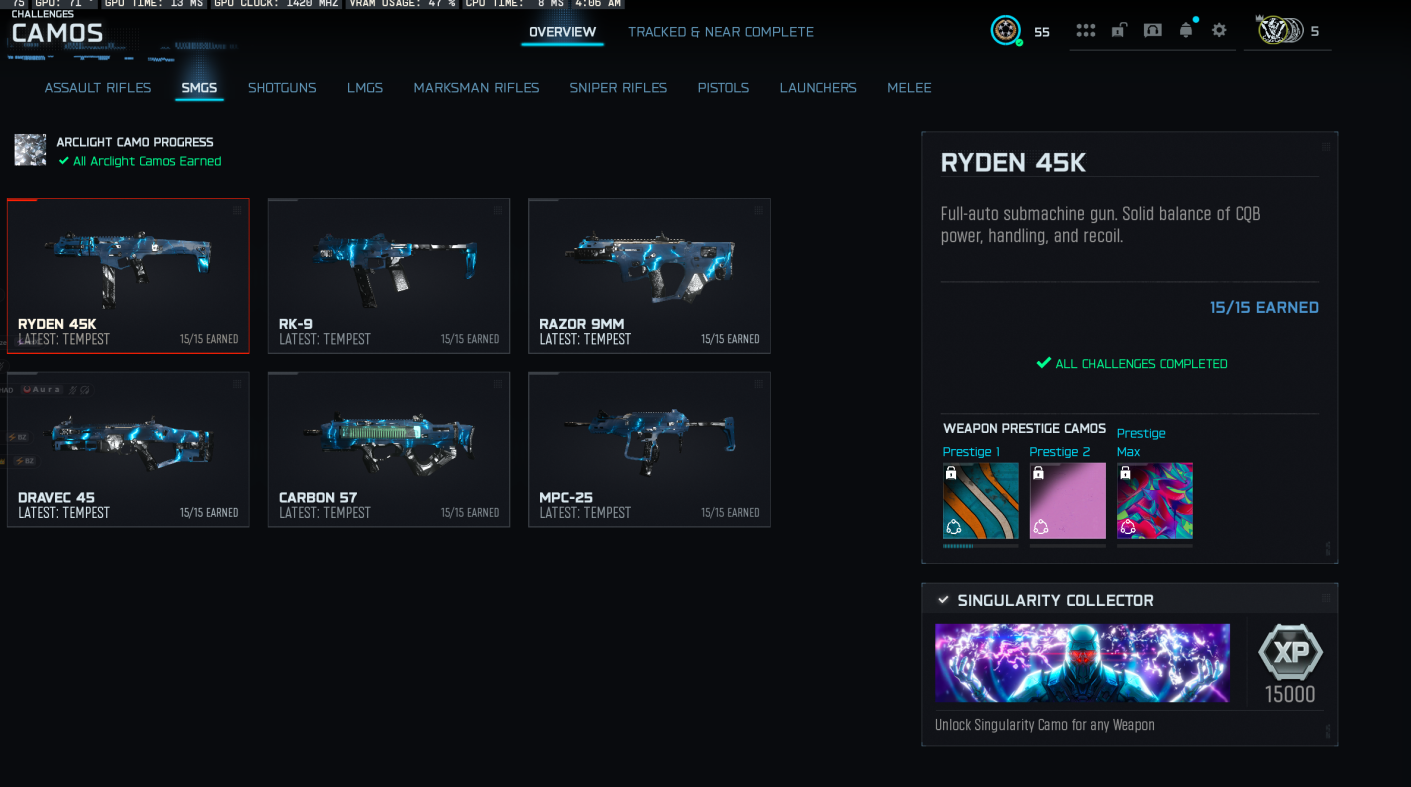Click the lockbox icon next to the grid
The width and height of the screenshot is (1411, 787).
[x=1120, y=31]
